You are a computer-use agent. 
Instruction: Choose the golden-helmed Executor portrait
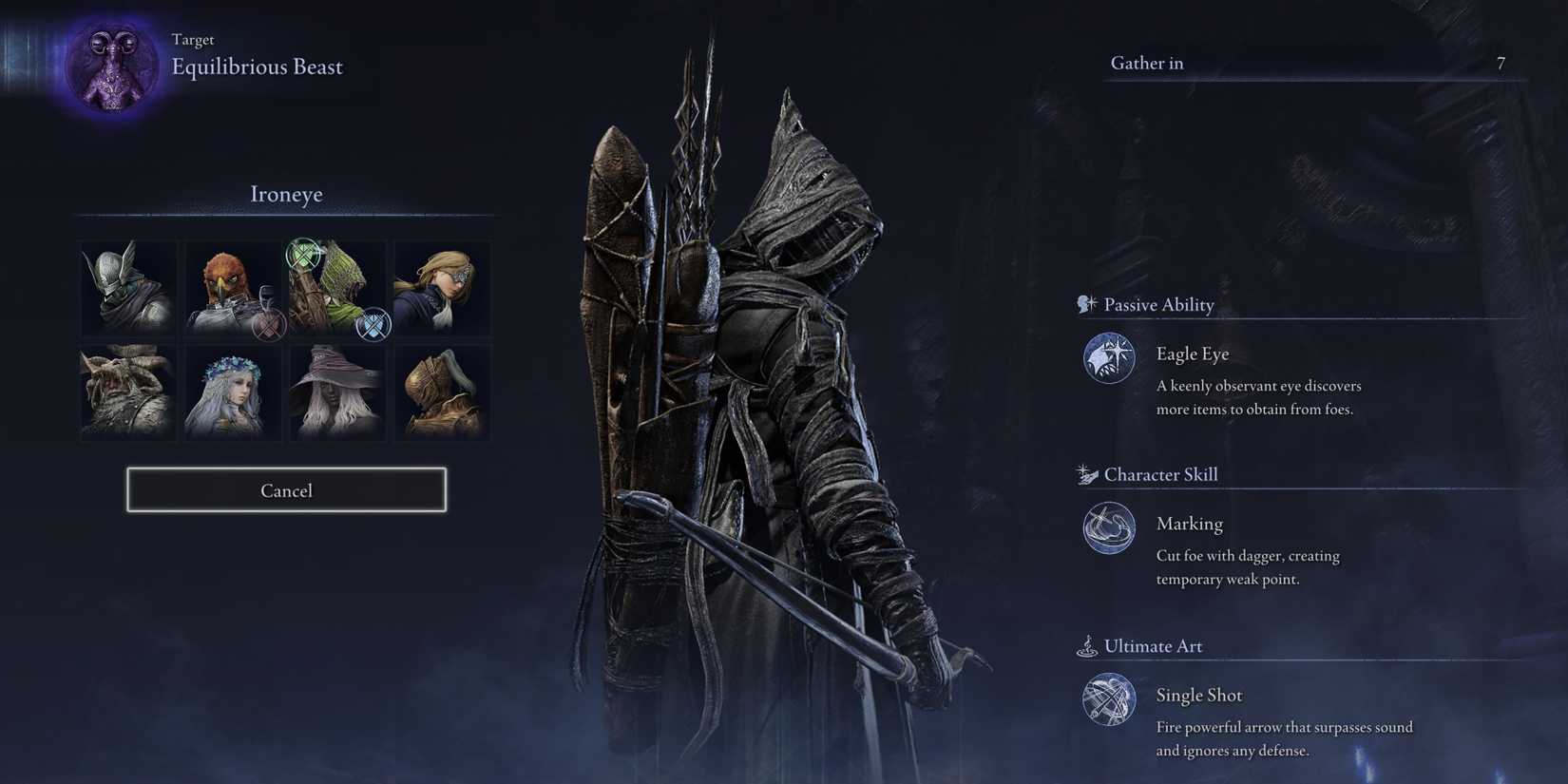[x=442, y=392]
